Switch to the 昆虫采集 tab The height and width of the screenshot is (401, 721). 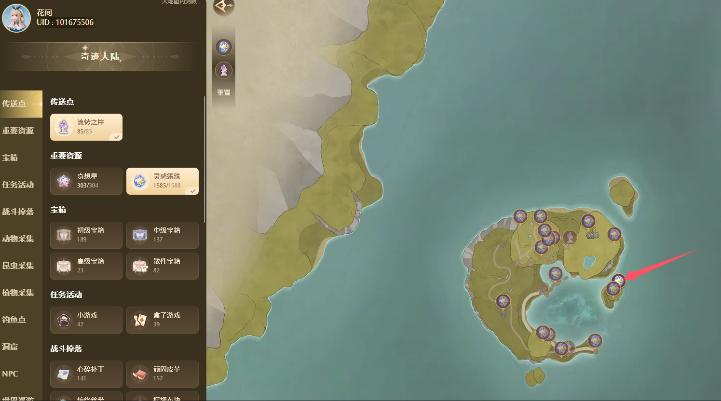point(19,266)
